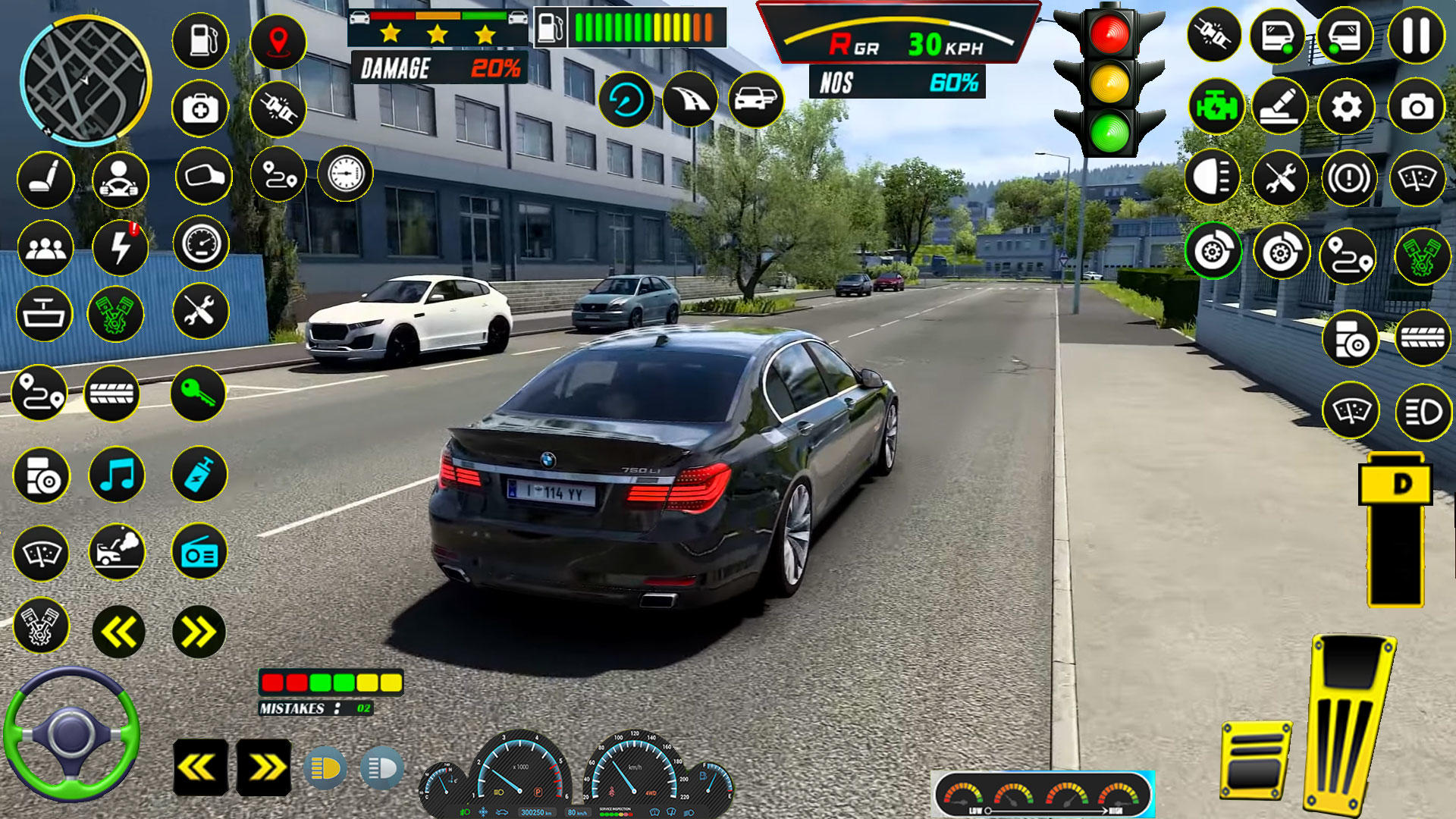Select the speedometer gauge icon
Image resolution: width=1456 pixels, height=819 pixels.
tap(201, 241)
